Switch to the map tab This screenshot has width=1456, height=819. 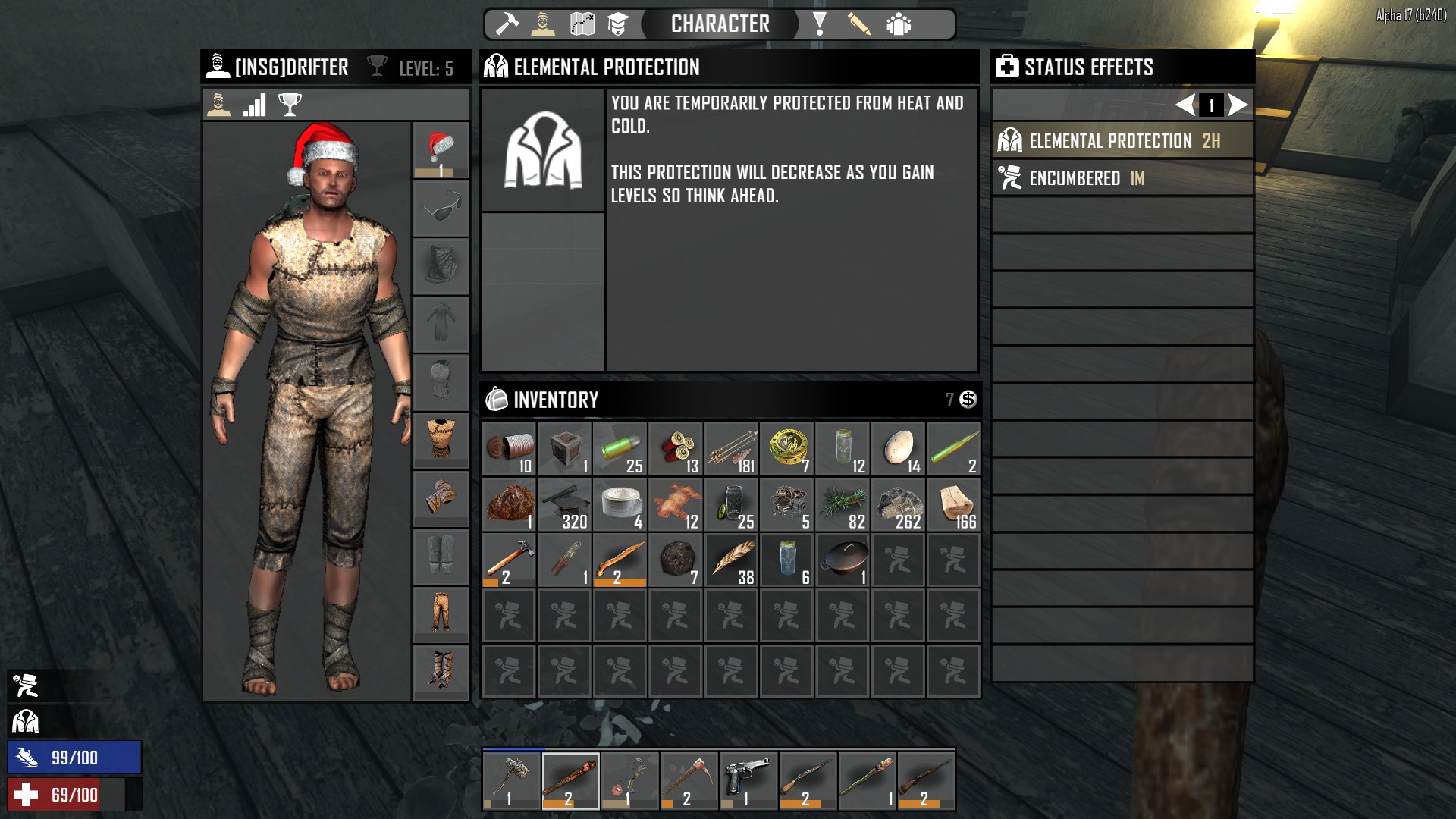pos(582,24)
